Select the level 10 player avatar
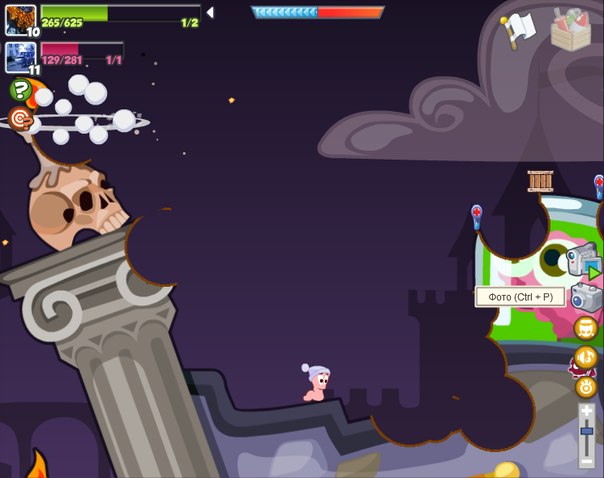This screenshot has width=604, height=478. pyautogui.click(x=19, y=17)
